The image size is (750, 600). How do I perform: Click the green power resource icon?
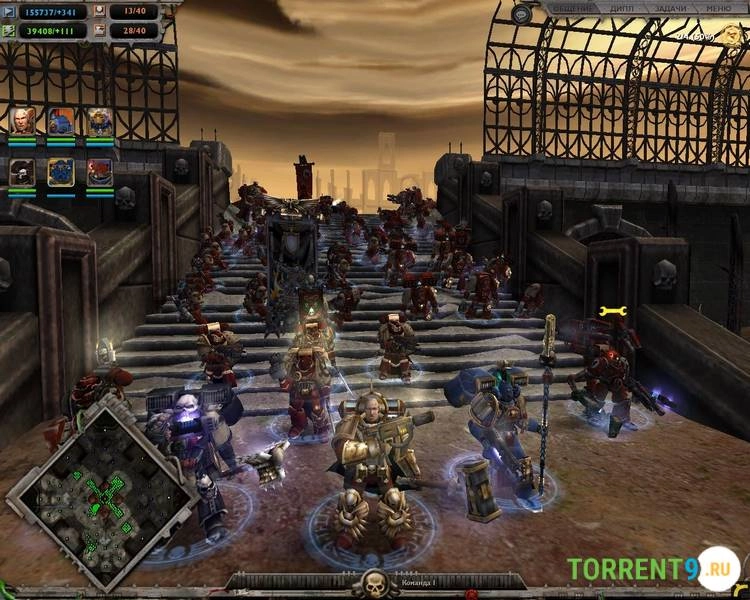point(9,31)
